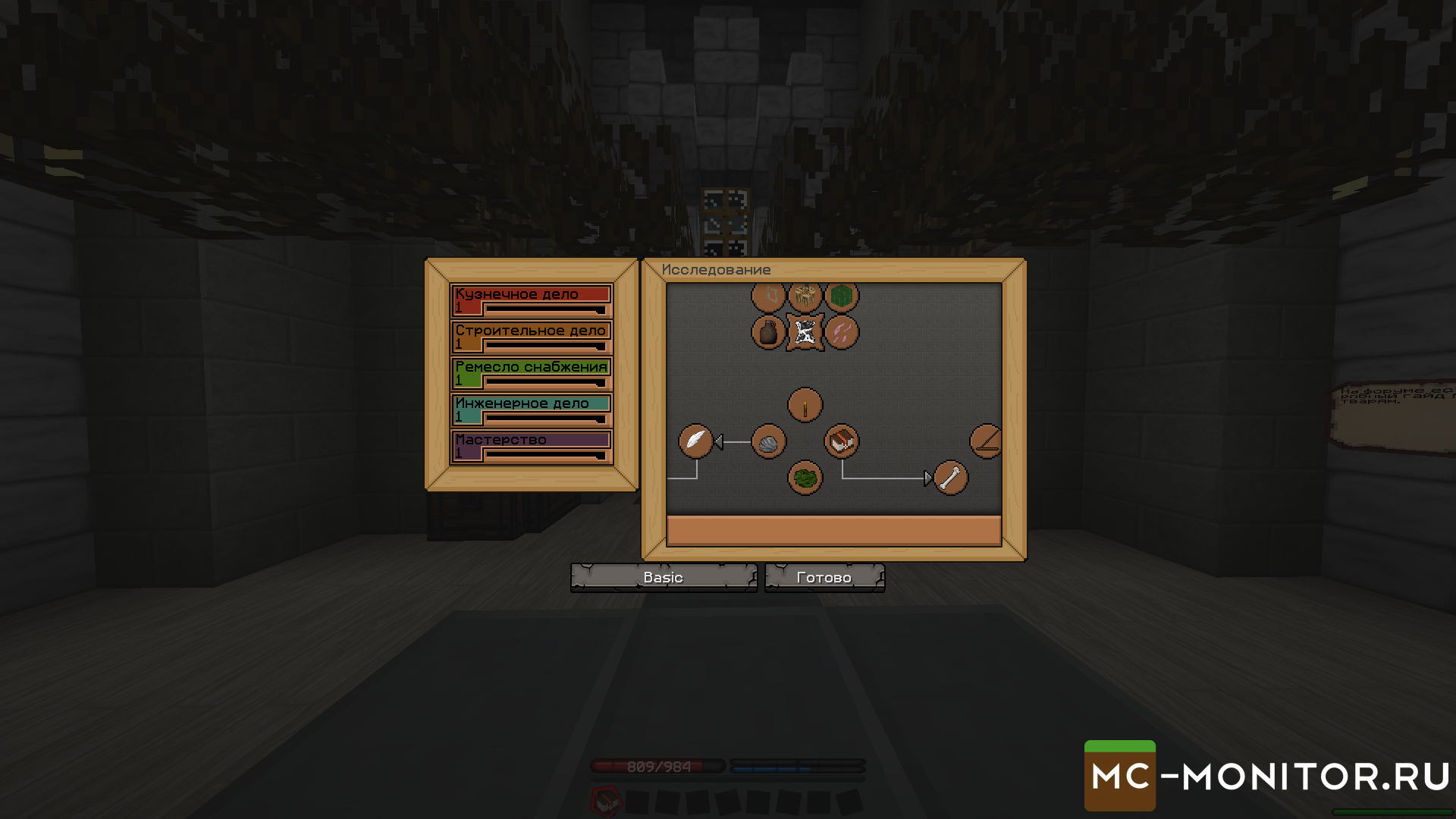This screenshot has width=1456, height=819.
Task: Open the Ремесло снабжения skill row
Action: [531, 373]
